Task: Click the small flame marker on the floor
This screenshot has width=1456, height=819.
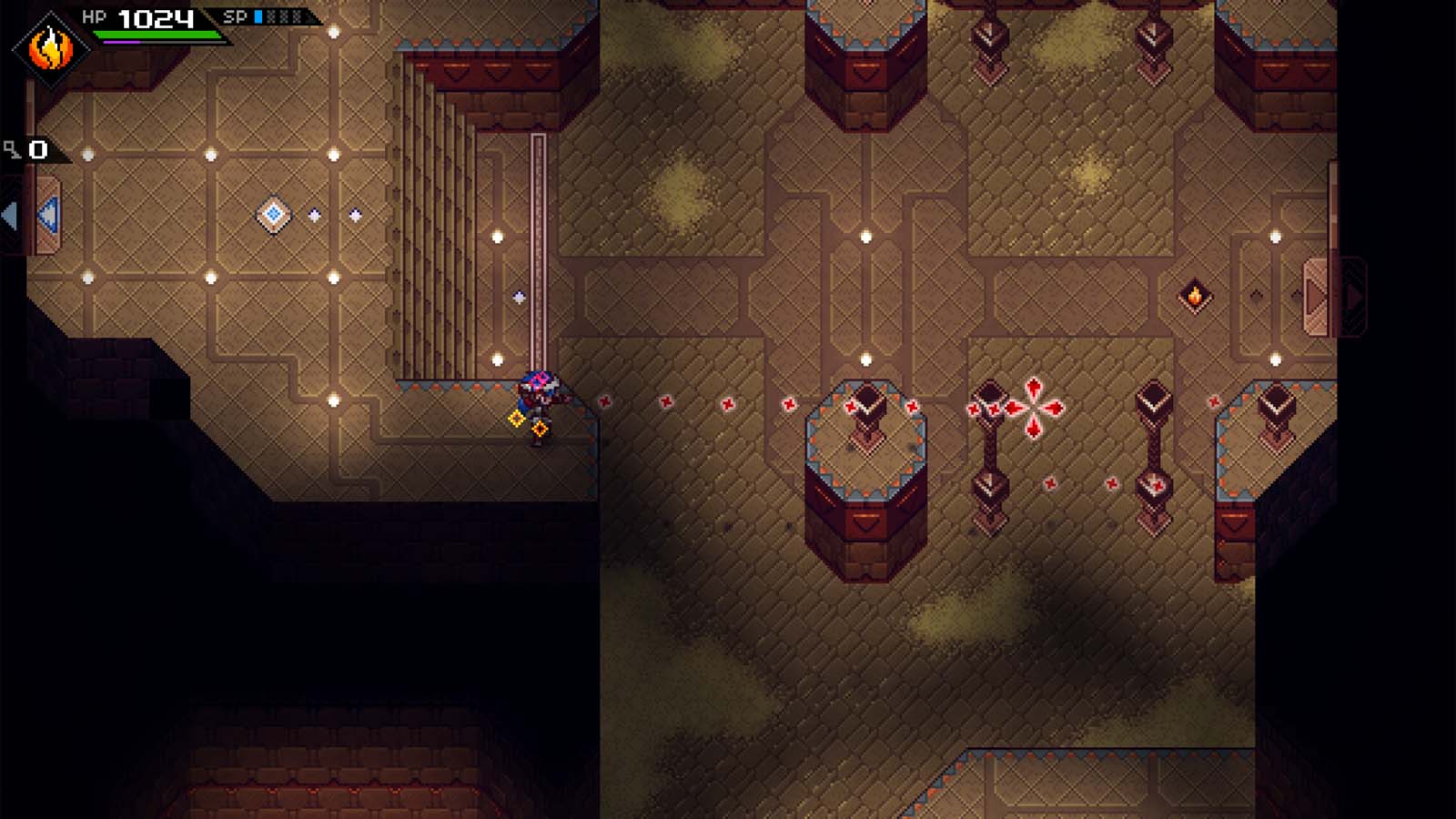Action: (x=1195, y=295)
